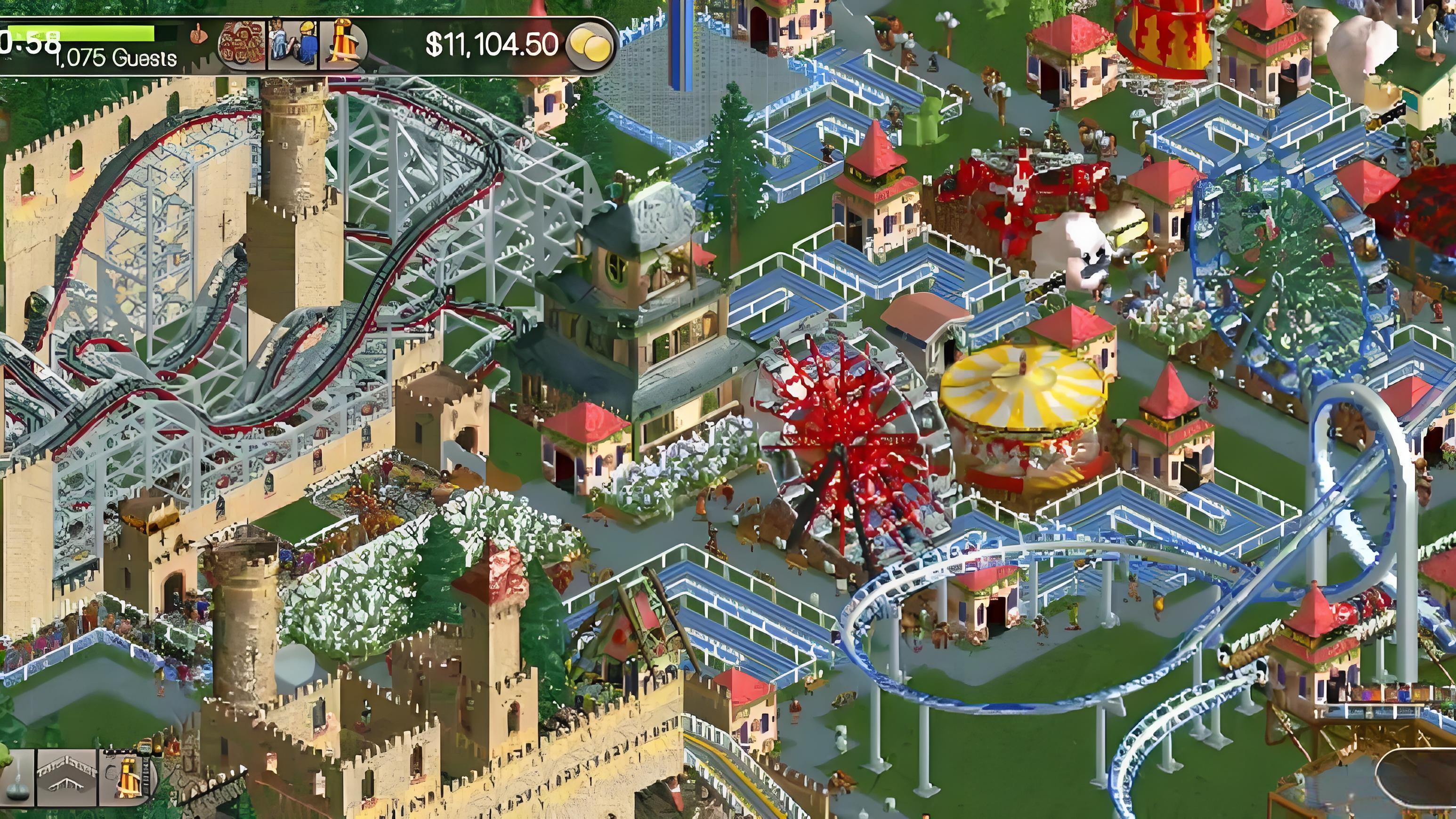1456x819 pixels.
Task: Select the striped tower ride build button
Action: click(x=128, y=778)
